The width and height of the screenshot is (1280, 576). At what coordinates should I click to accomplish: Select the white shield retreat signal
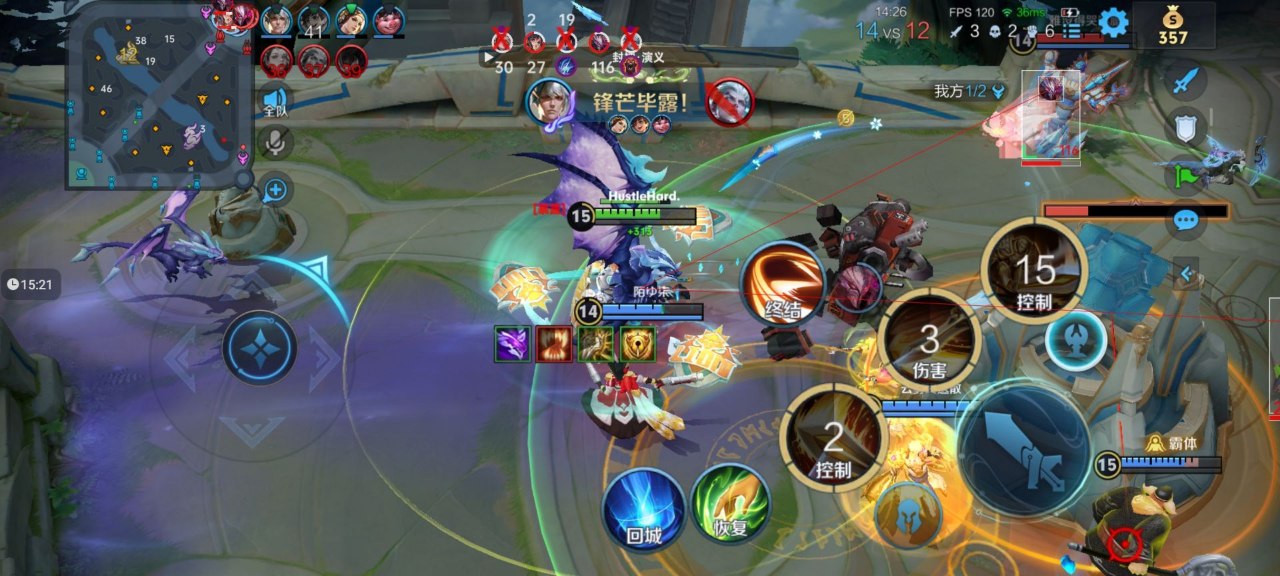click(x=1185, y=127)
